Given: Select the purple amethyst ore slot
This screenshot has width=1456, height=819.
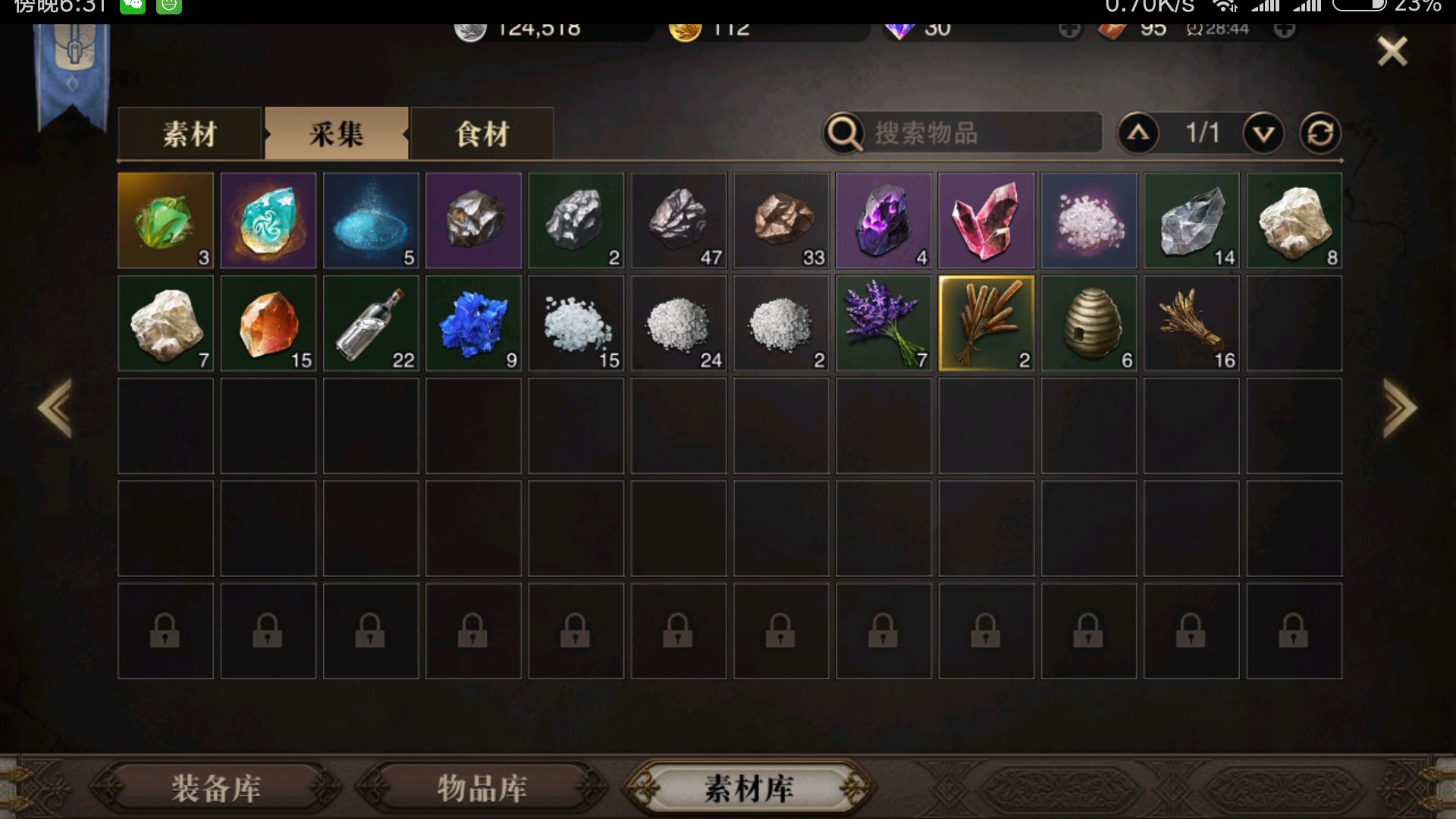Looking at the screenshot, I should [883, 221].
